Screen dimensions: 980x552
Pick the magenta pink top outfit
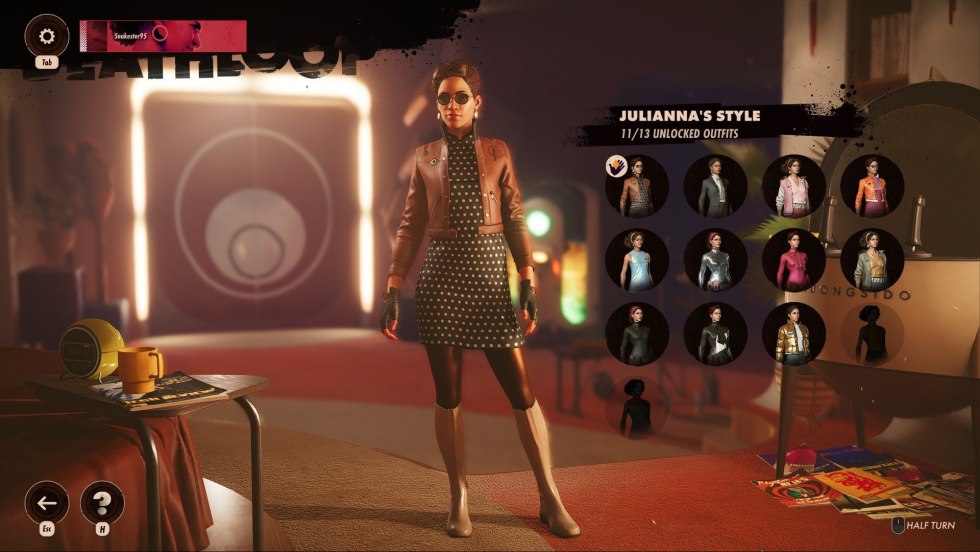(794, 260)
